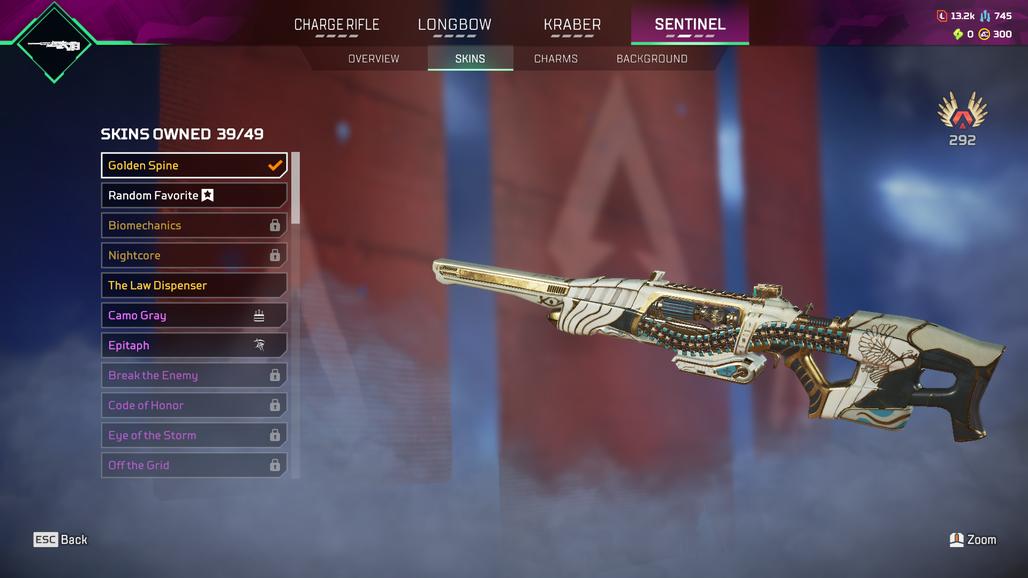The width and height of the screenshot is (1028, 578).
Task: Select the Longbow weapon tab
Action: (x=454, y=25)
